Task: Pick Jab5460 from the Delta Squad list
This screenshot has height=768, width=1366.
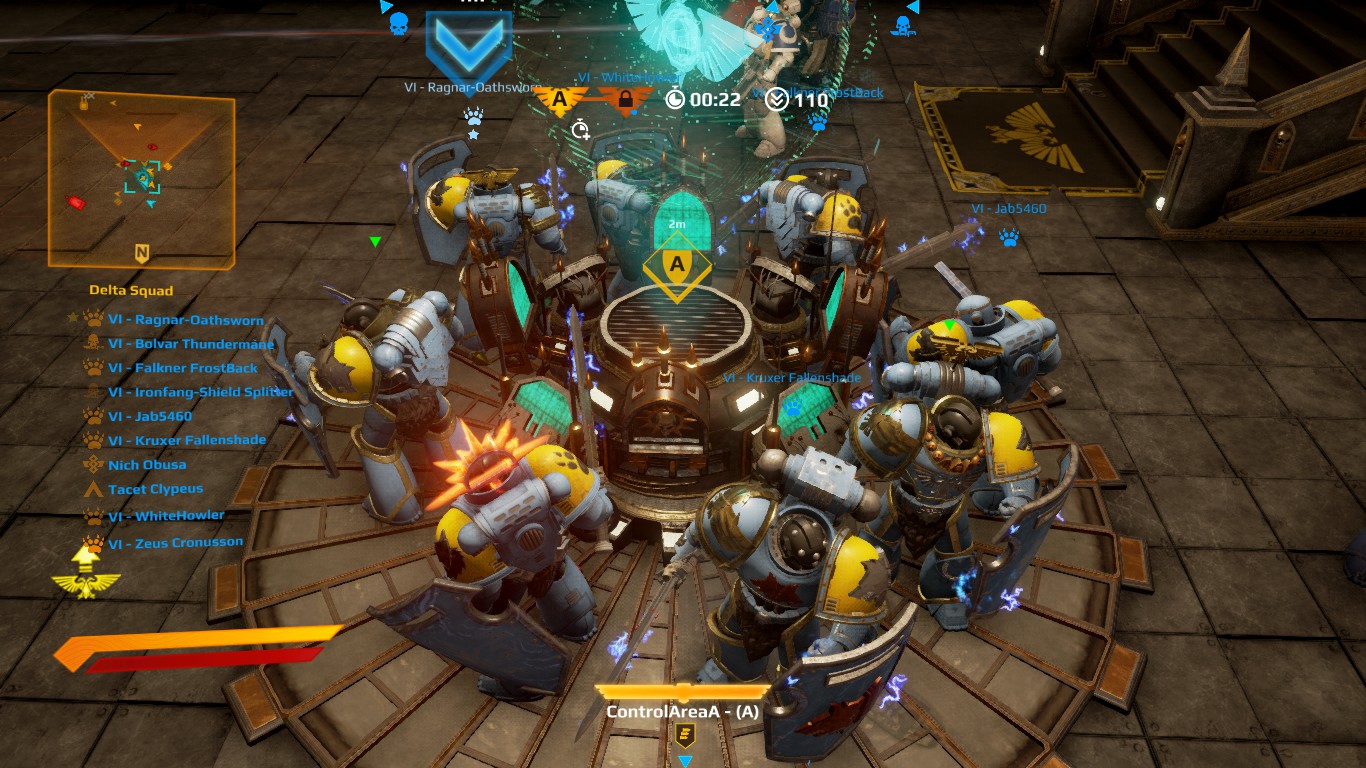Action: (150, 417)
